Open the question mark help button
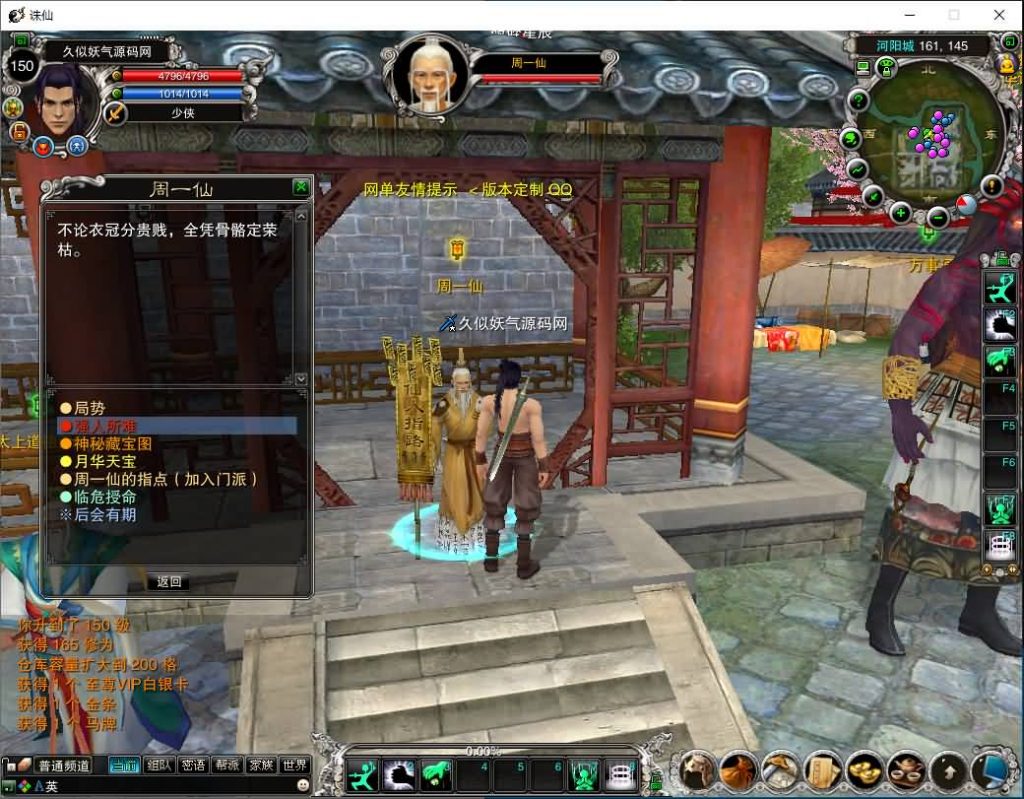 tap(857, 101)
